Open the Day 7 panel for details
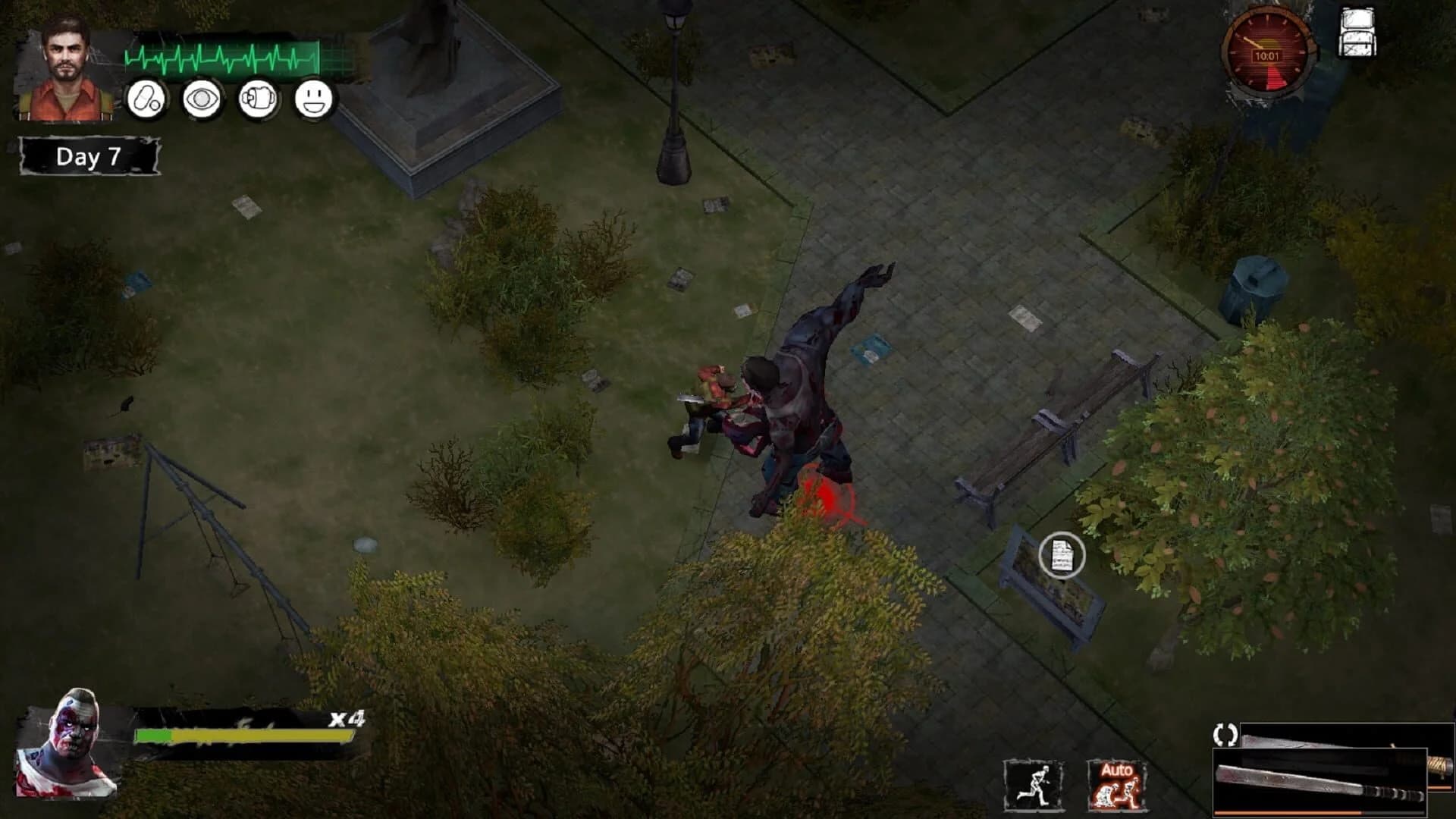The height and width of the screenshot is (819, 1456). pyautogui.click(x=89, y=155)
